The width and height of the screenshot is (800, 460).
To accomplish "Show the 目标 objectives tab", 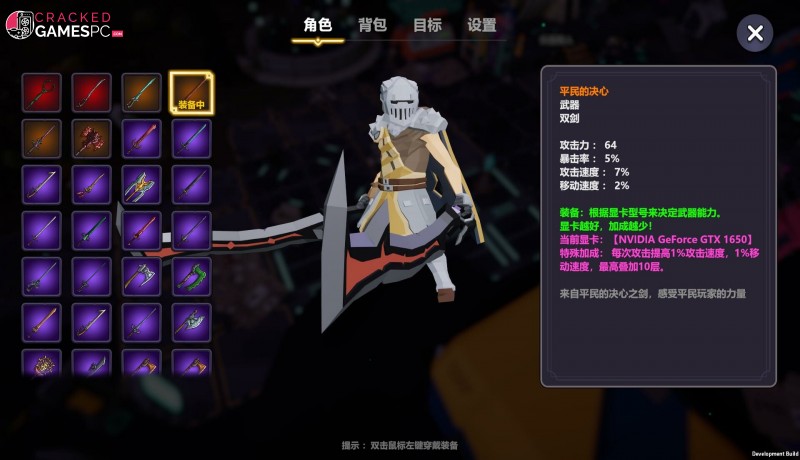I will click(427, 25).
